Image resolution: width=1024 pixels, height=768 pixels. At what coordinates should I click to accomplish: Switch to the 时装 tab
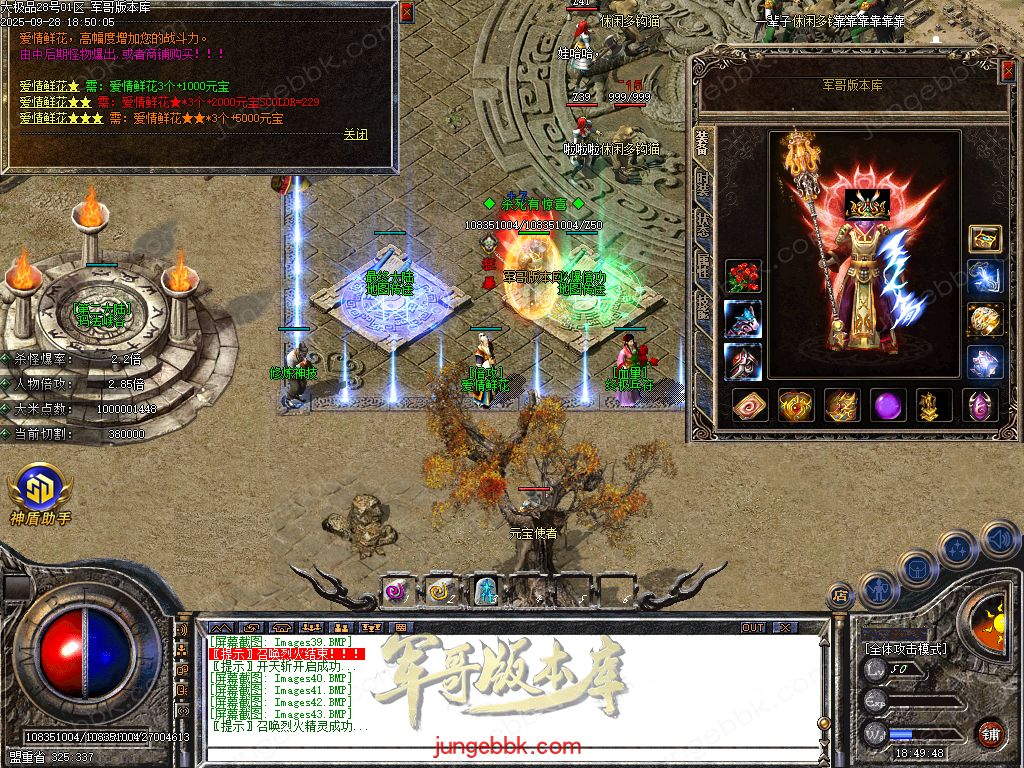click(x=702, y=184)
